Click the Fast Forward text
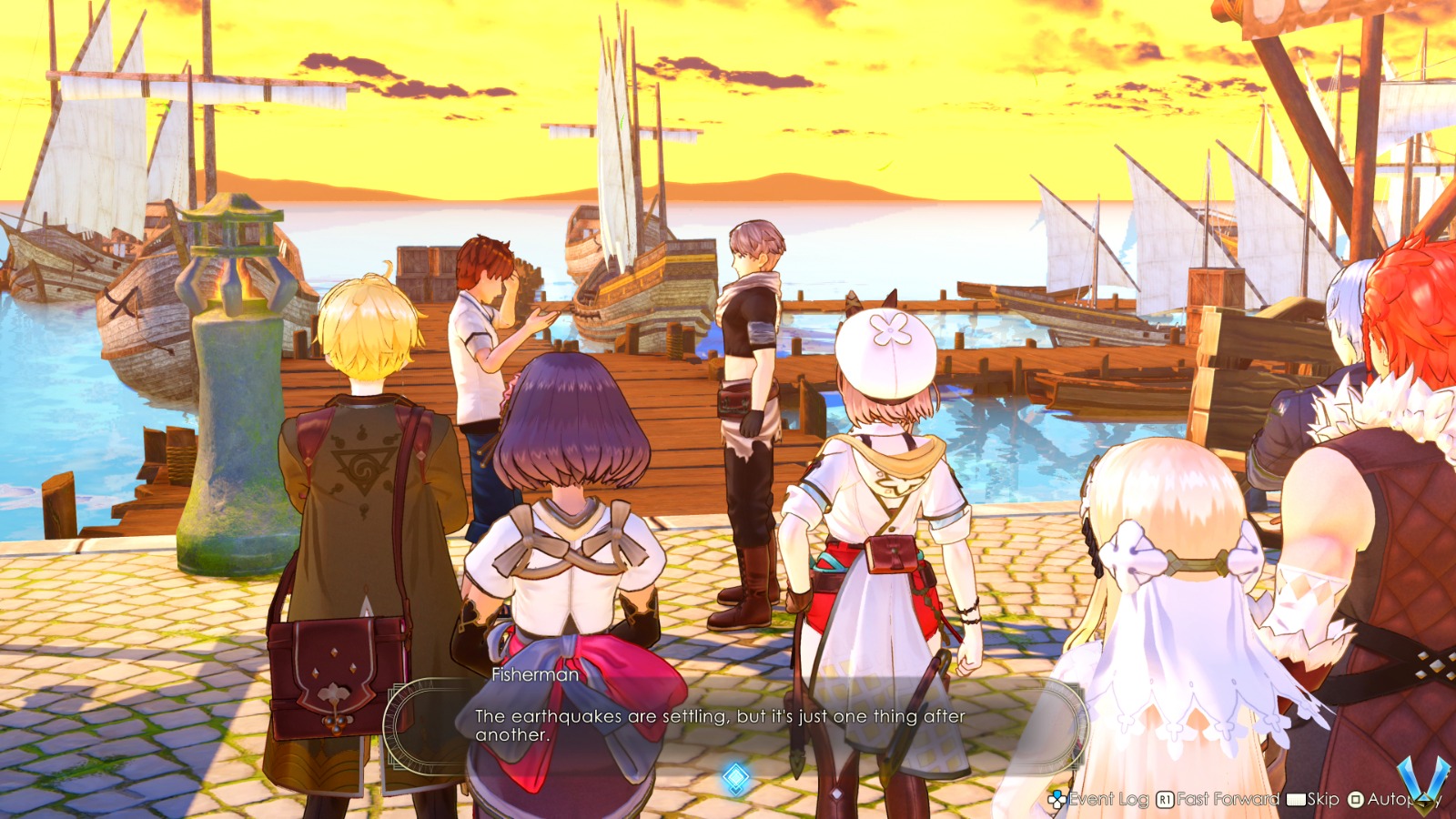The image size is (1456, 819). pos(1228,799)
